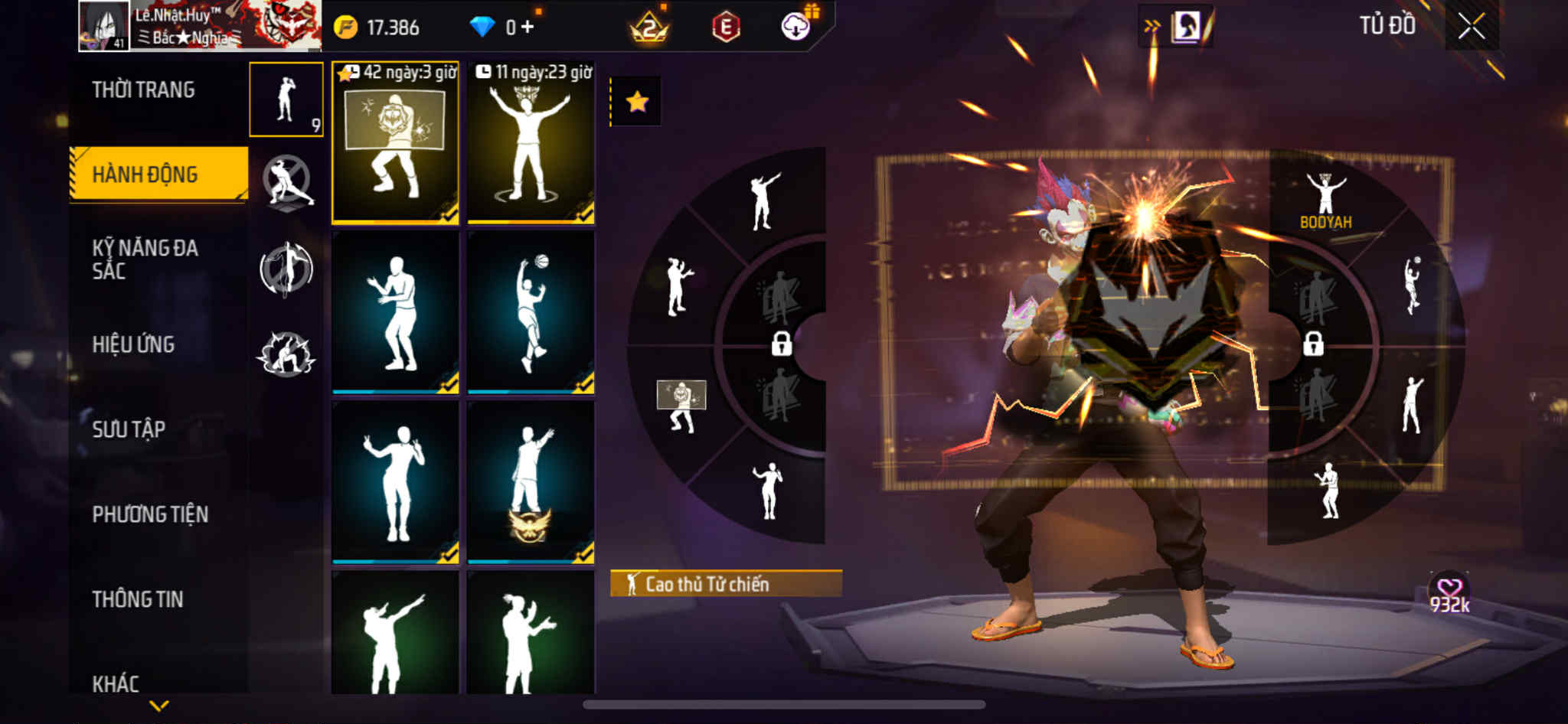Viewport: 1568px width, 724px height.
Task: Go to the Sưu Tập section
Action: coord(129,429)
